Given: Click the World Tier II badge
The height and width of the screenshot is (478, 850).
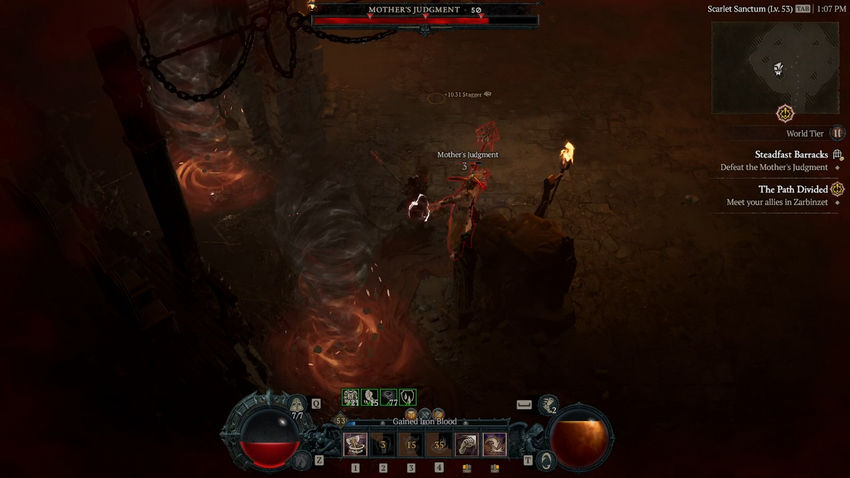Looking at the screenshot, I should click(838, 133).
